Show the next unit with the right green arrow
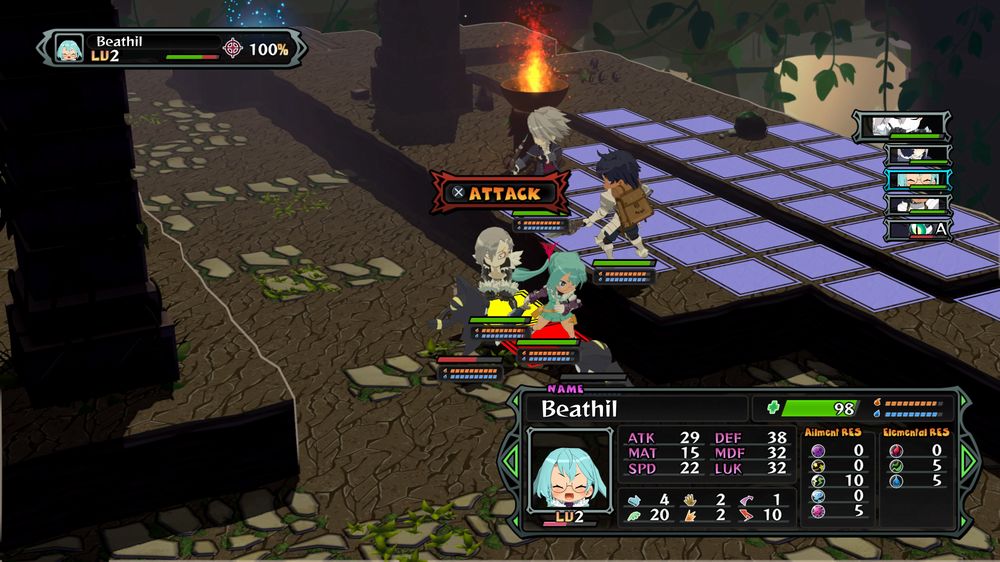Image resolution: width=1000 pixels, height=562 pixels. pos(967,460)
